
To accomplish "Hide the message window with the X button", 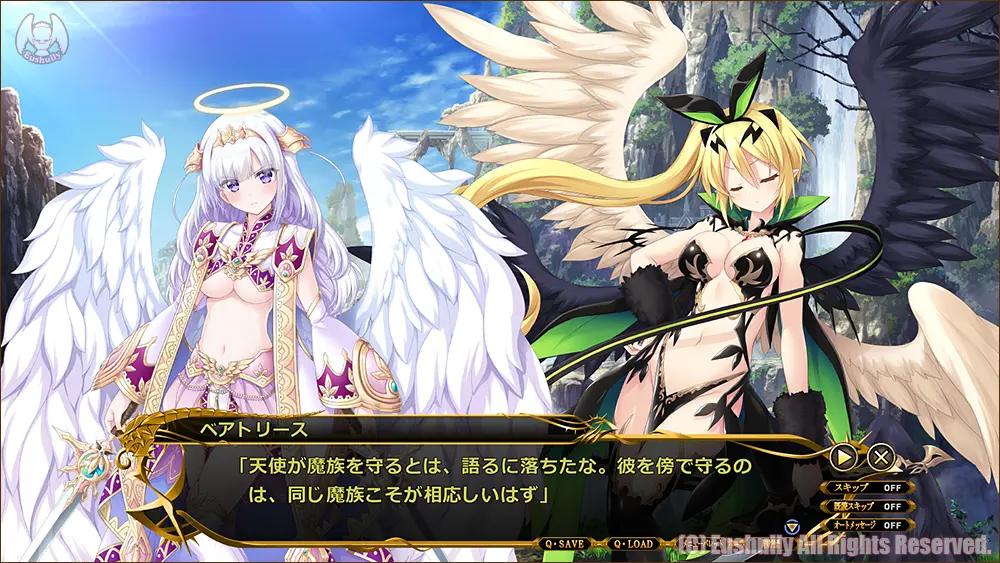I will click(880, 458).
